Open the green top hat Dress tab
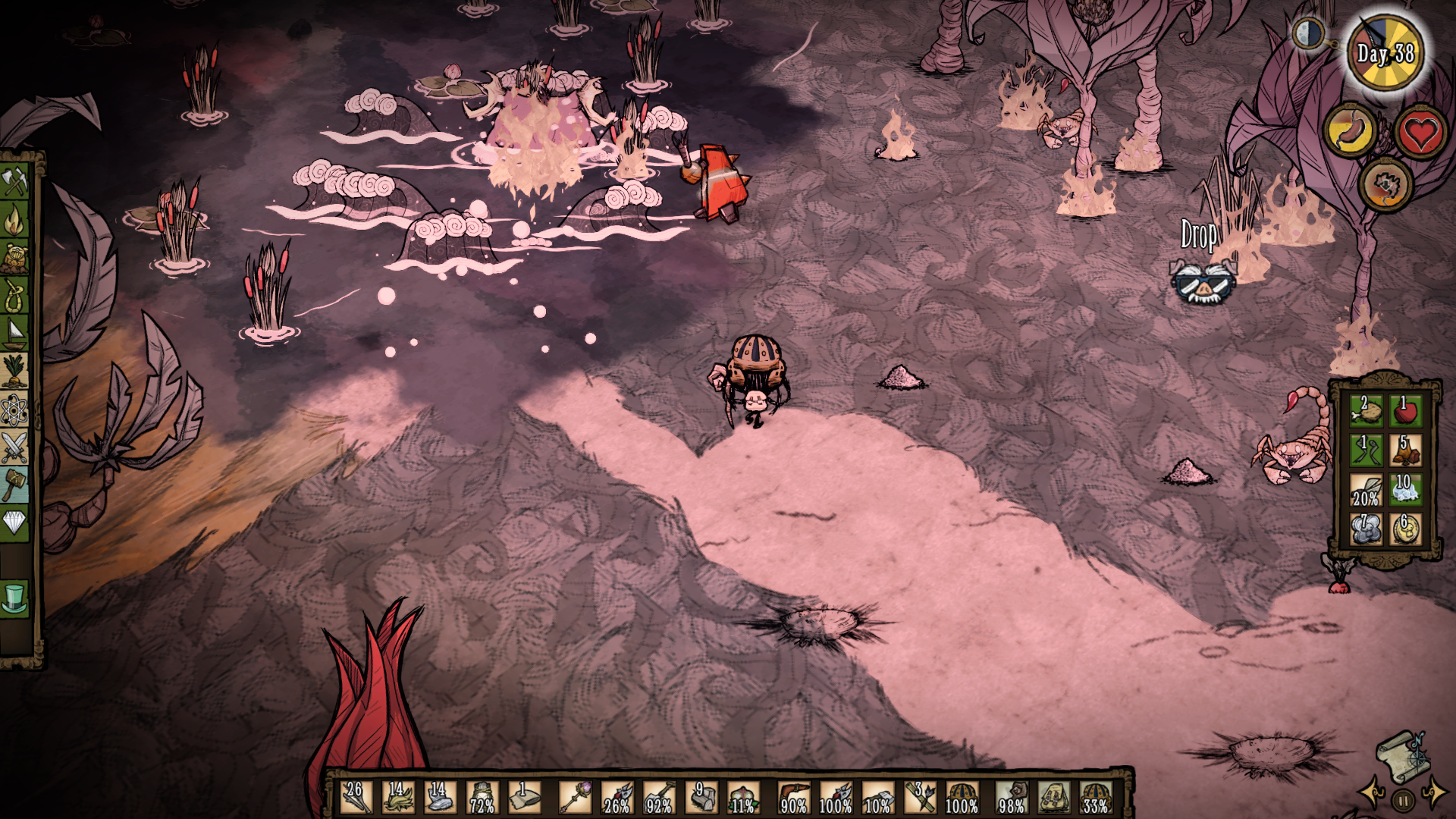The image size is (1456, 819). point(14,598)
